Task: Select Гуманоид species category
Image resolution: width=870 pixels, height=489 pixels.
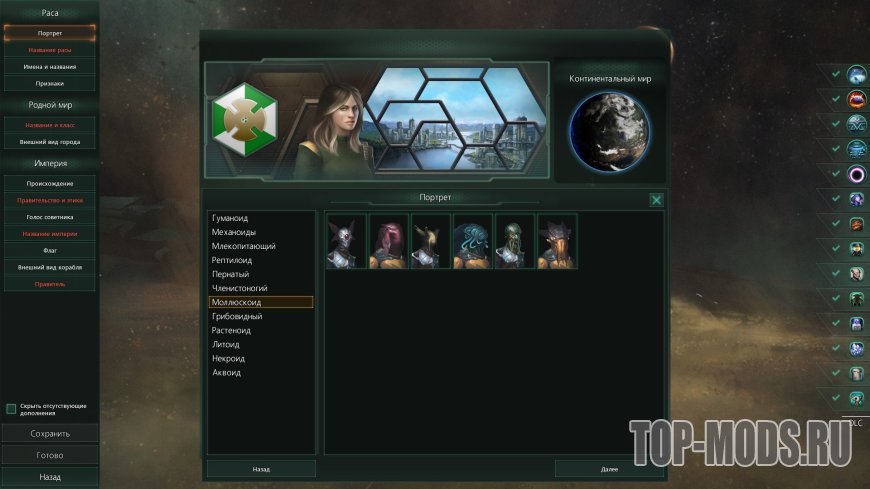Action: [x=231, y=218]
